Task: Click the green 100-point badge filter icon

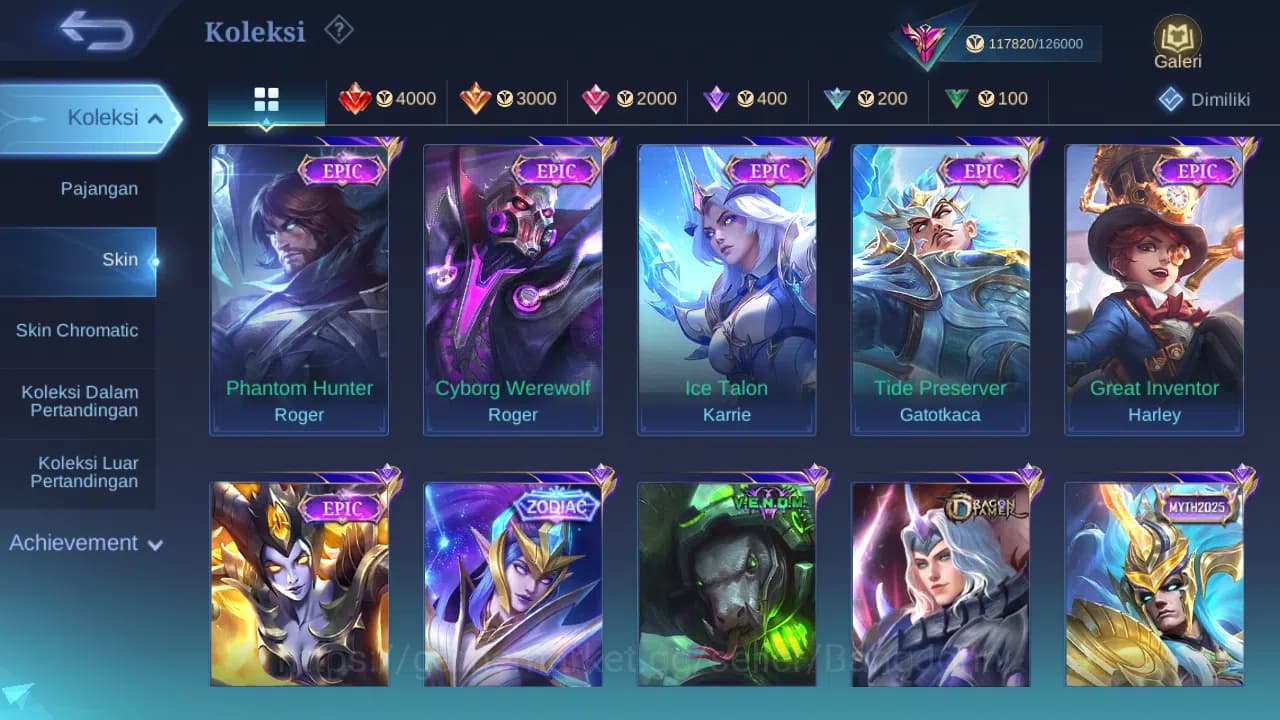Action: click(956, 100)
